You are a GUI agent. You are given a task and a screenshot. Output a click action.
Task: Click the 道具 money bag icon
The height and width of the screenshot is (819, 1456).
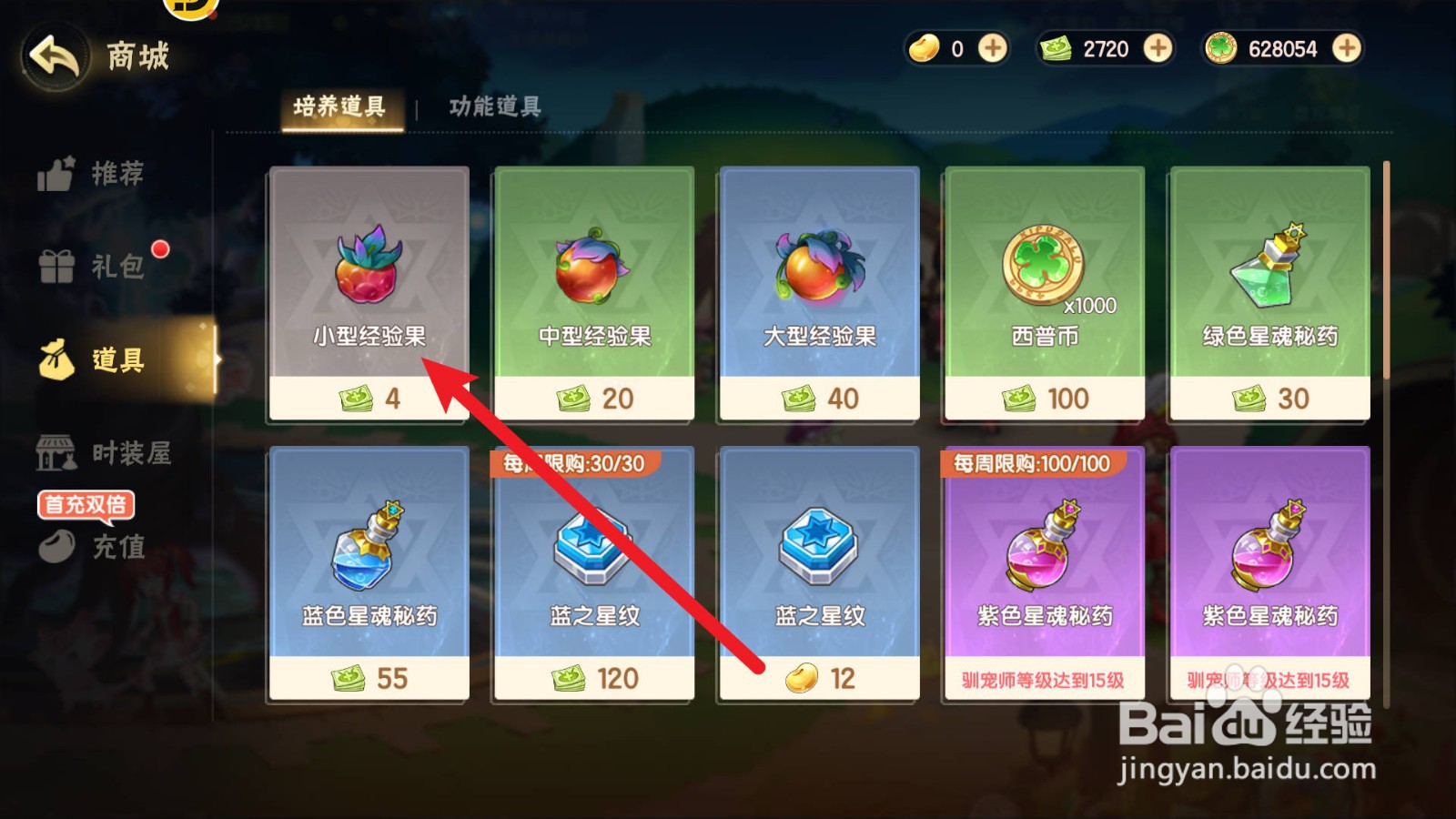click(x=55, y=360)
